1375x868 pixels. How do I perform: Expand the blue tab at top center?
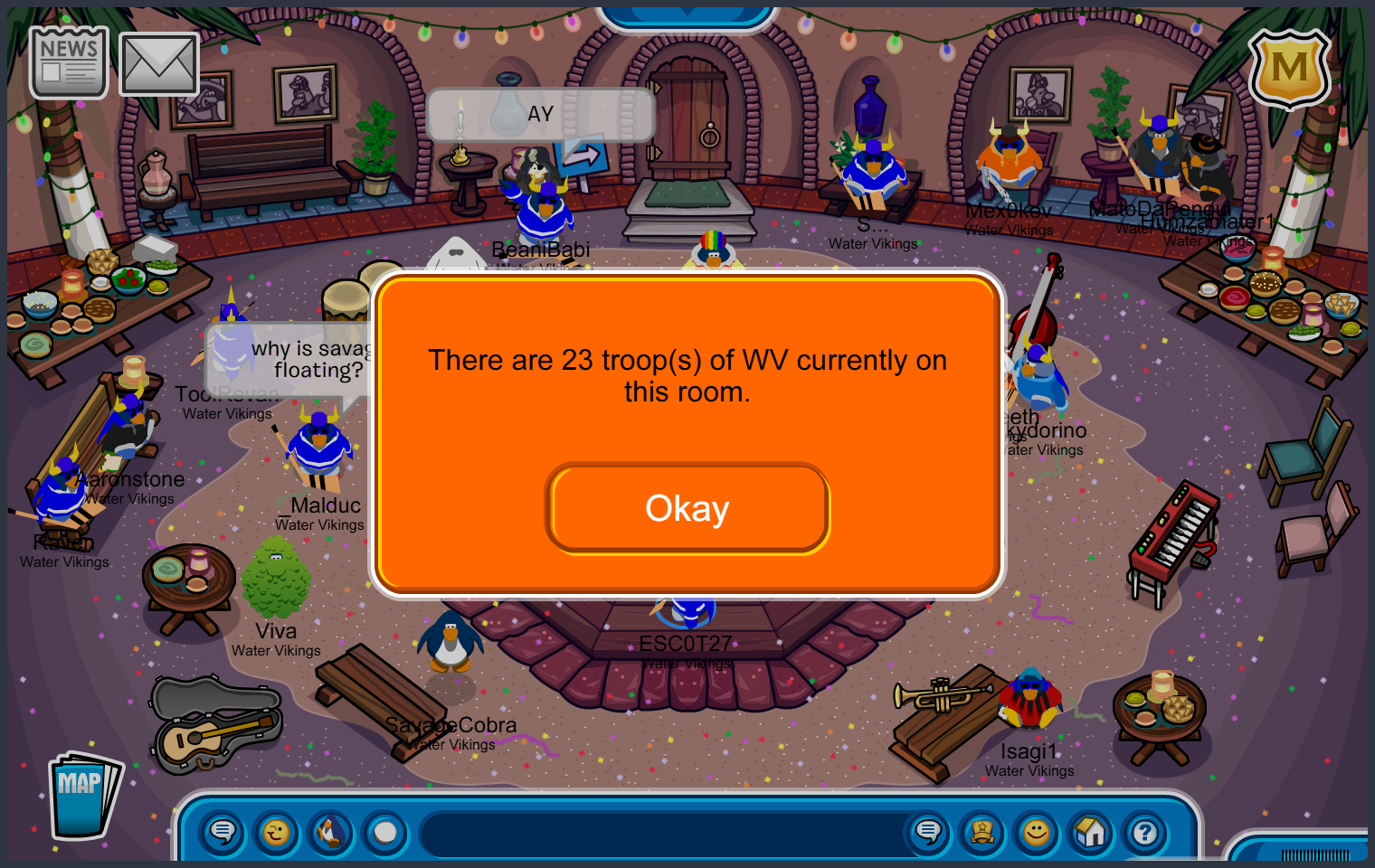click(687, 14)
